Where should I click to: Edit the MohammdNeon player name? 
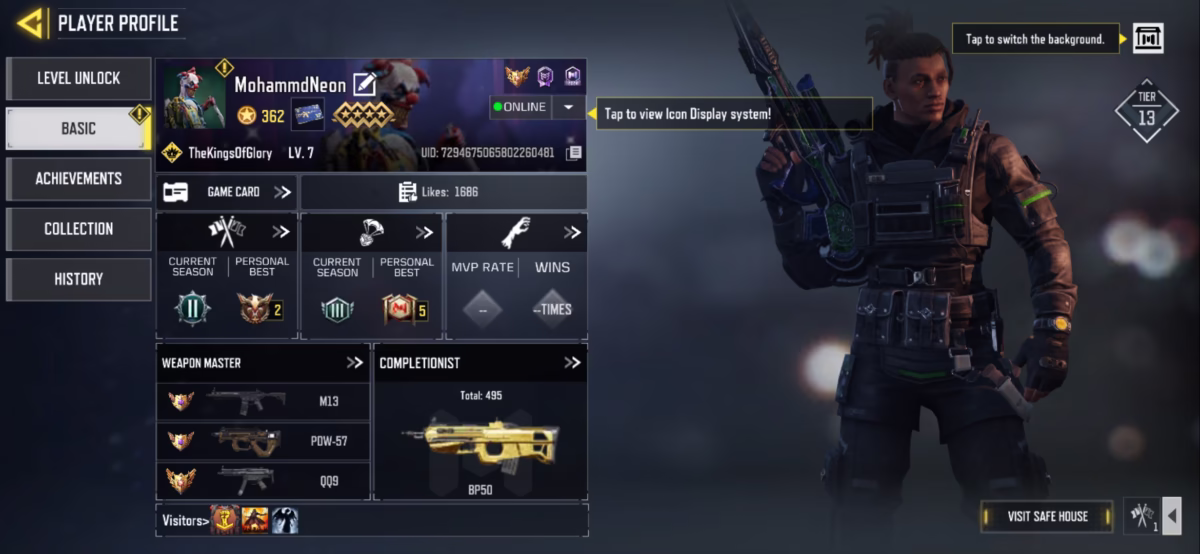point(364,85)
